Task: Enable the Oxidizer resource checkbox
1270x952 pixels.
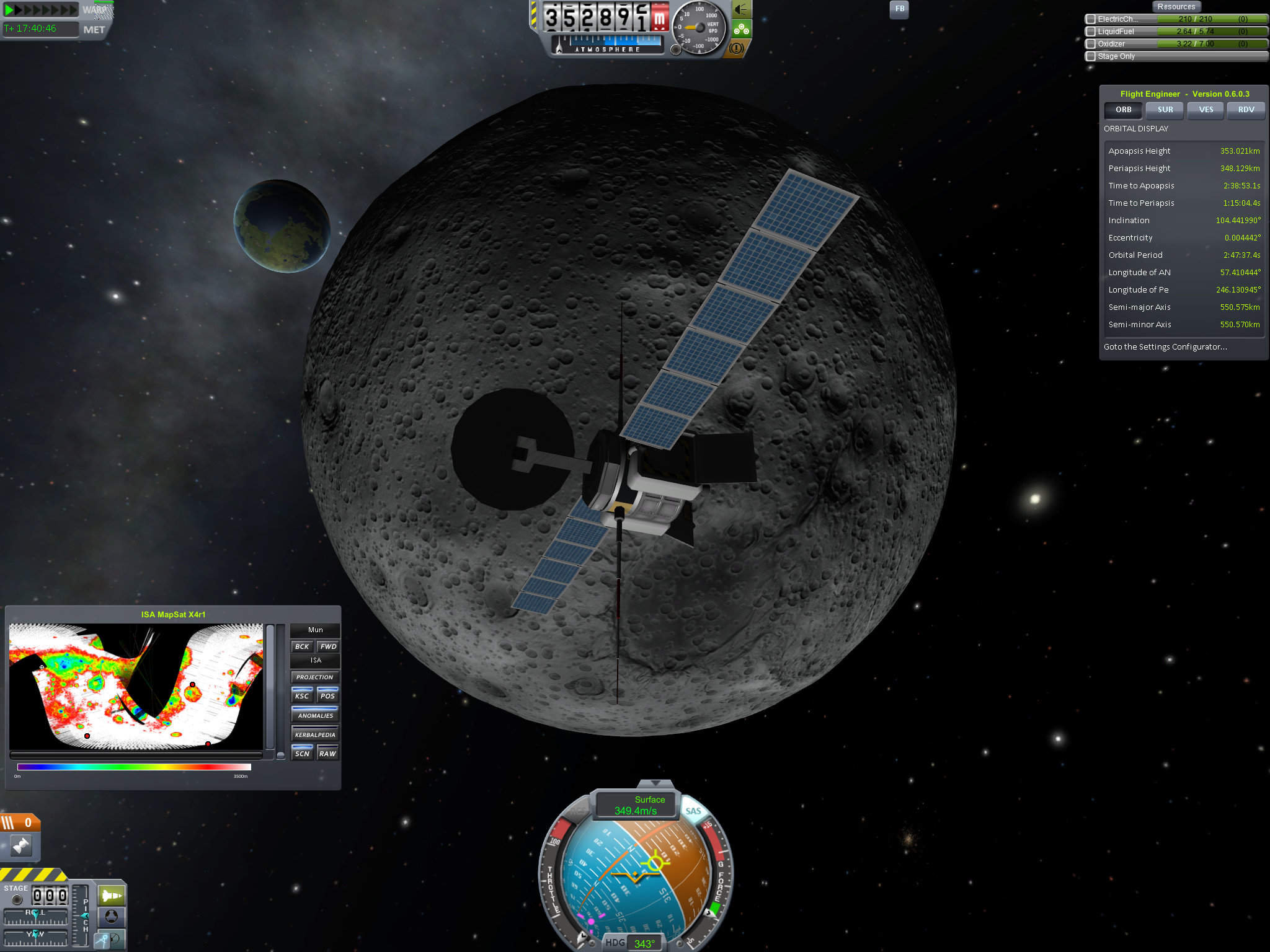Action: 1091,44
